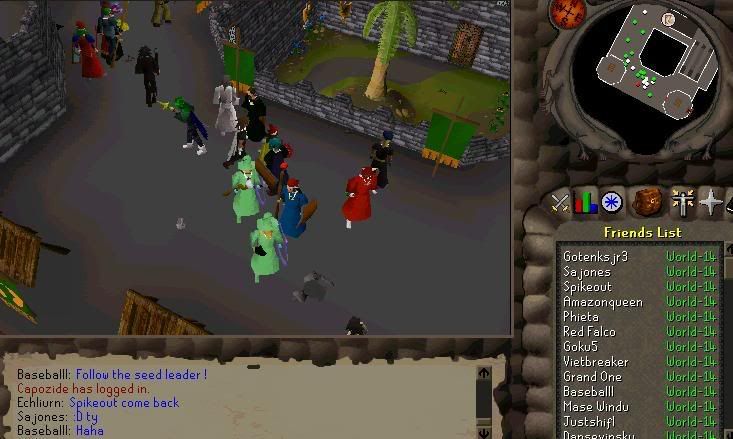Screen dimensions: 733x439
Task: Select friend Sajones in Friends List
Action: [587, 272]
